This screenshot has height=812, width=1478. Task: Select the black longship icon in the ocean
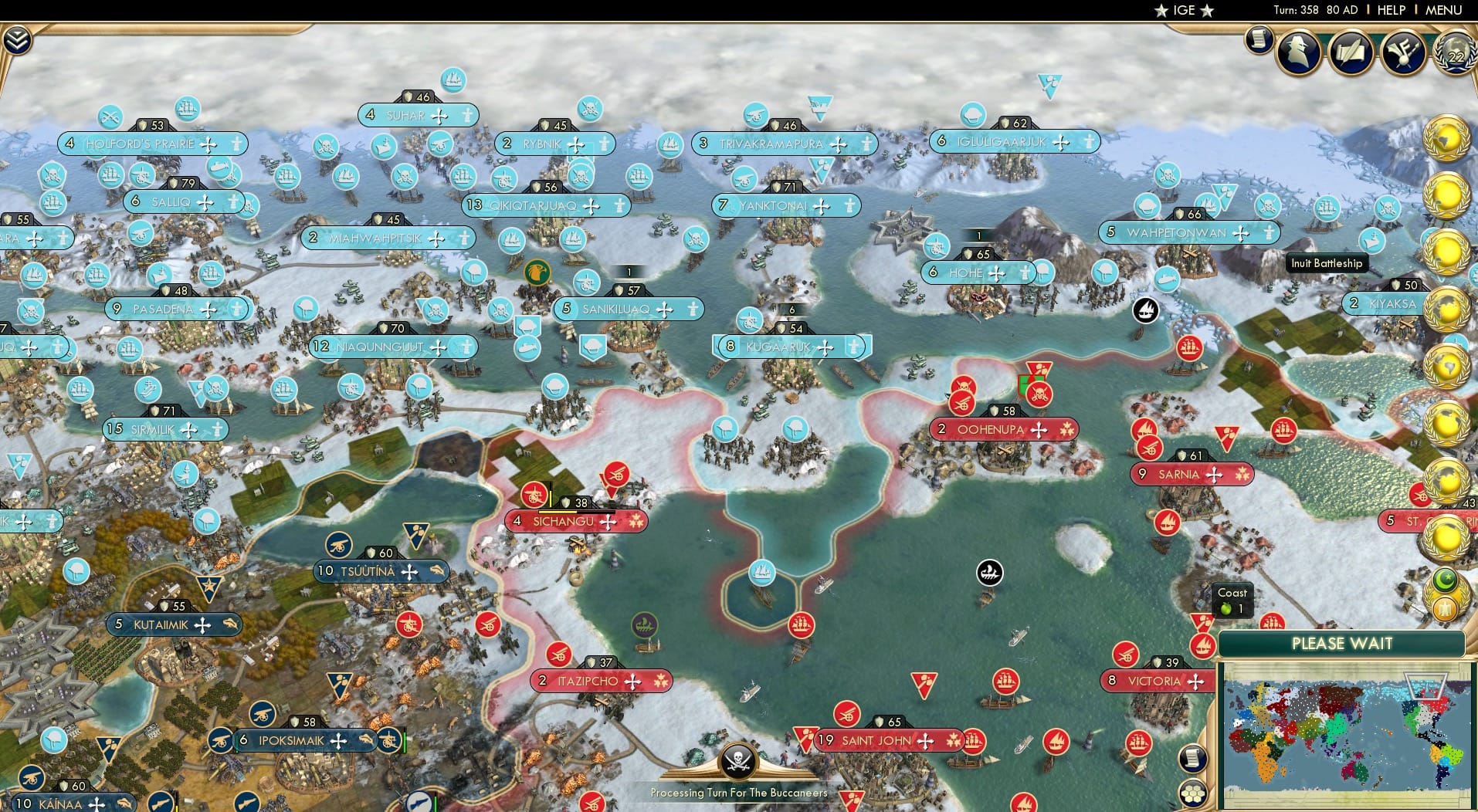click(991, 573)
